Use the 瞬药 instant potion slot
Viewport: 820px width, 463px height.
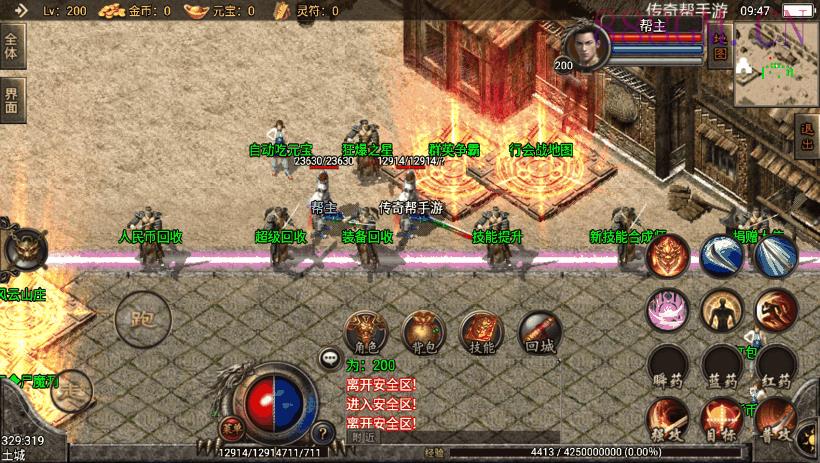coord(665,365)
